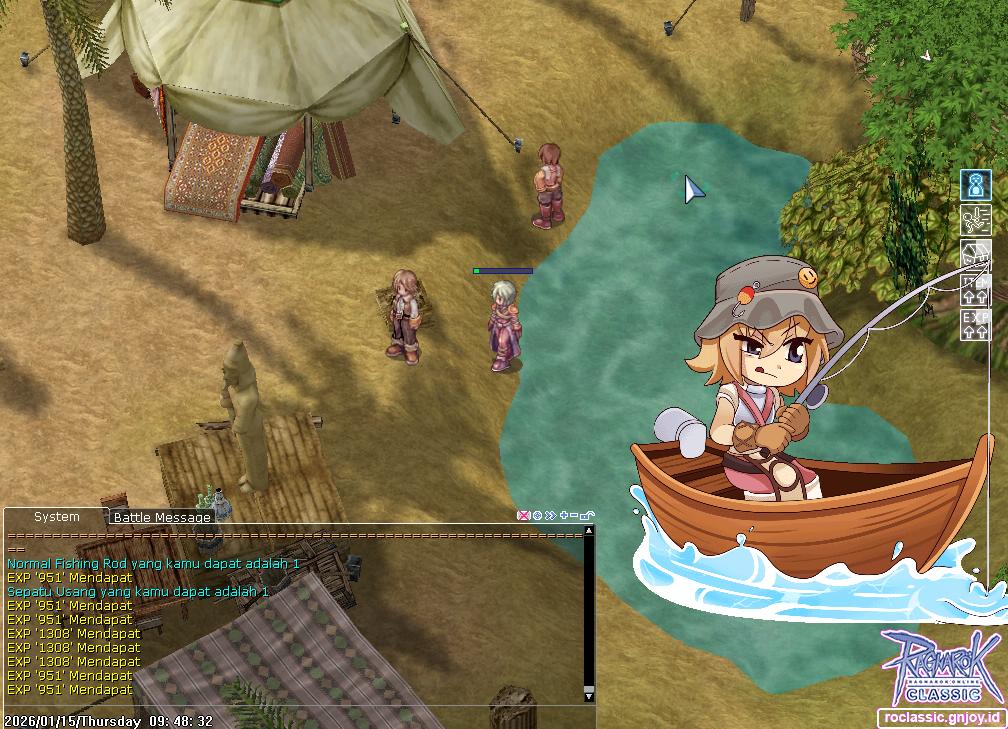Switch to the Battle Message tab
Viewport: 1008px width, 729px height.
pyautogui.click(x=162, y=517)
